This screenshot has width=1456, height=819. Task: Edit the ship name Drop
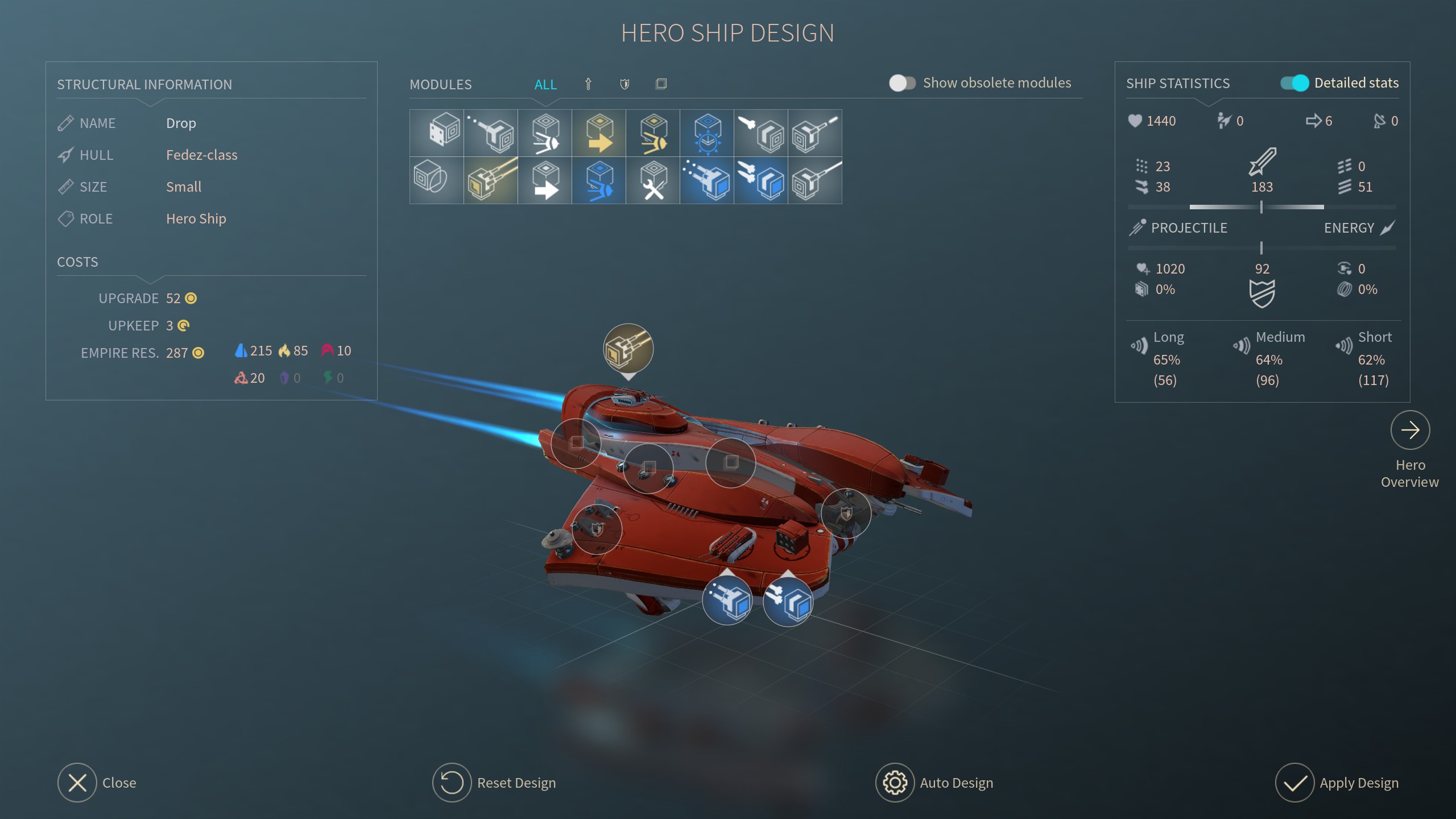181,123
